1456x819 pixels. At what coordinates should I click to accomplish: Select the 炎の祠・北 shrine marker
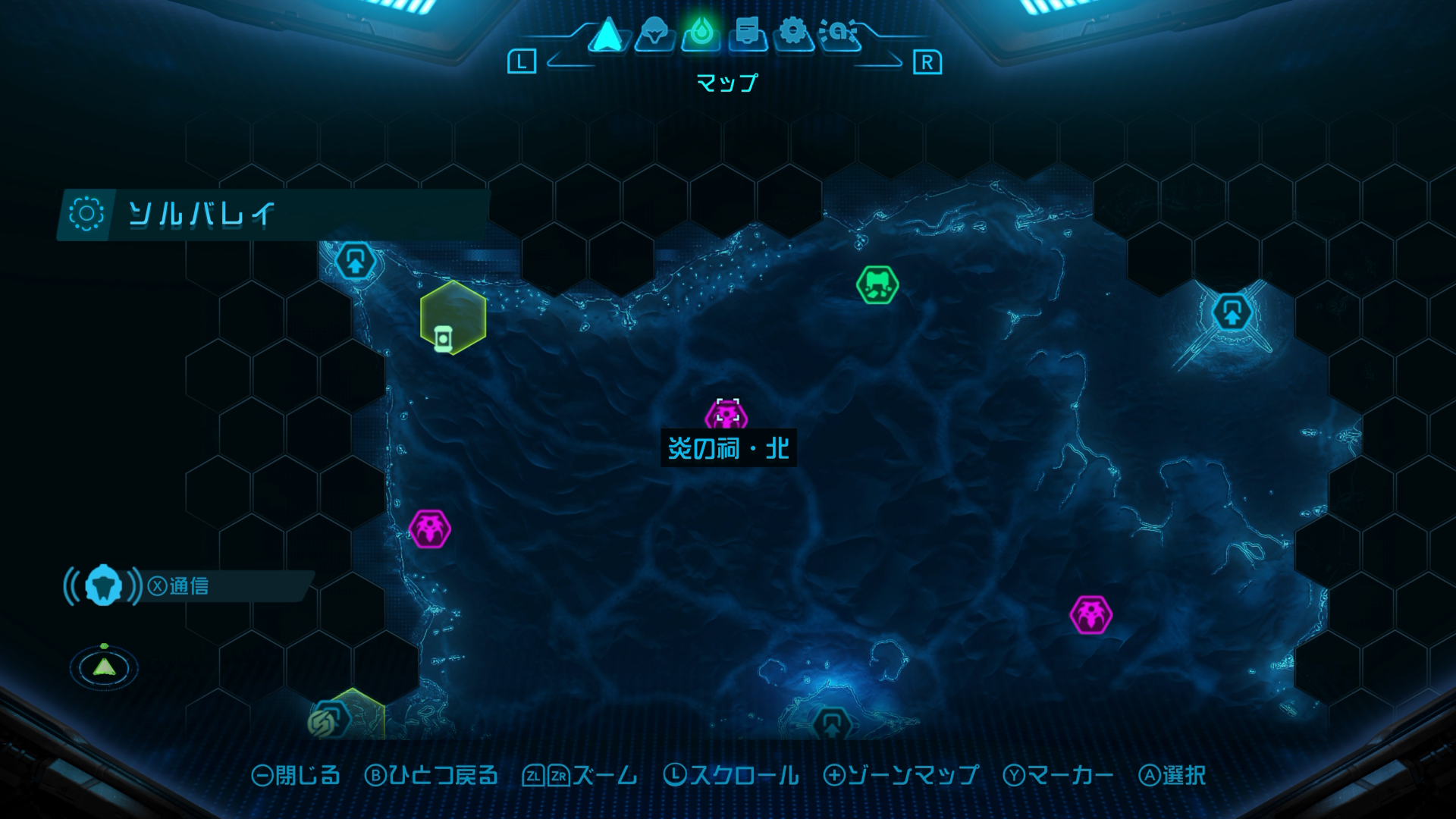tap(726, 416)
